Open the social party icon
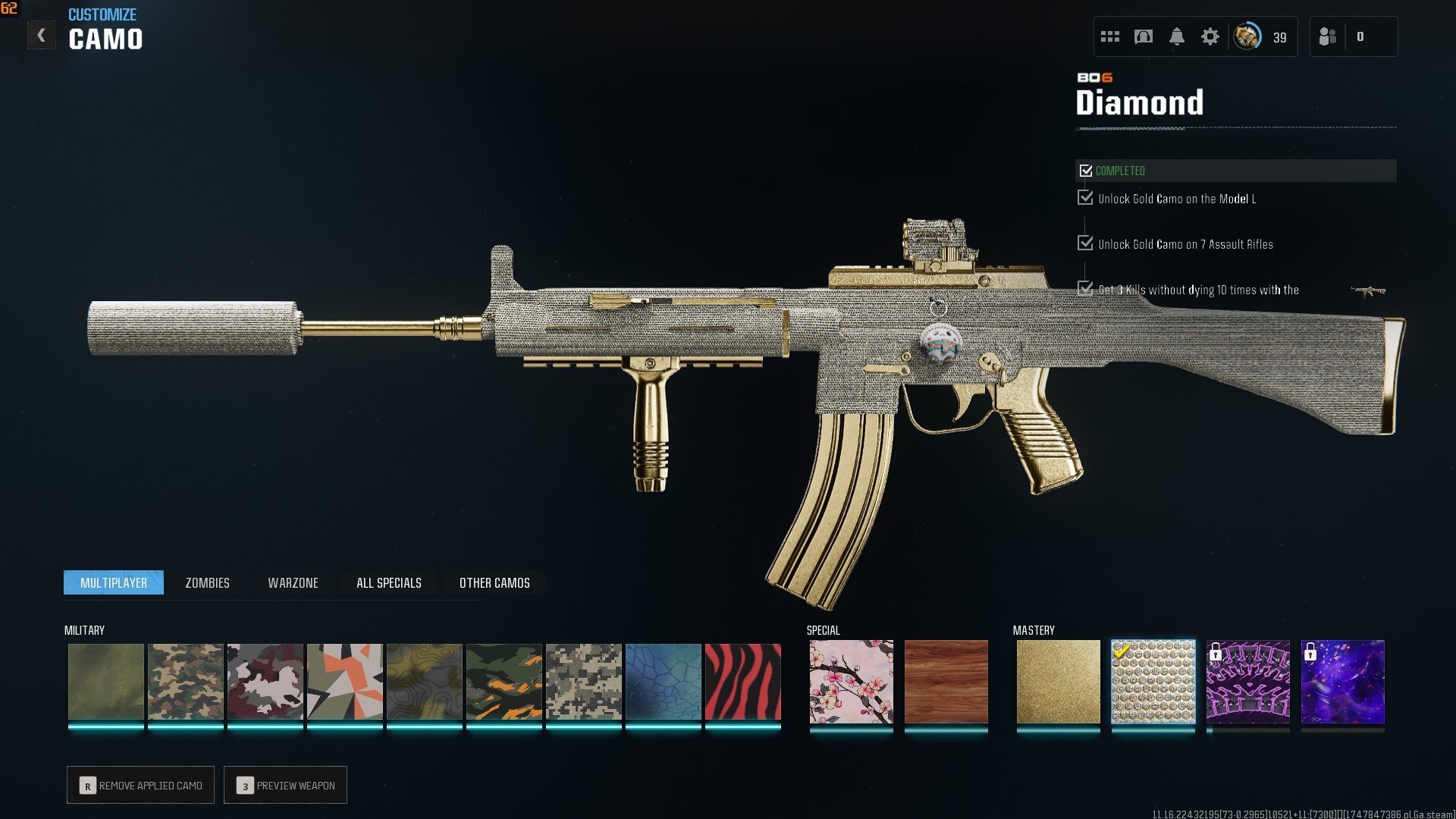This screenshot has height=819, width=1456. tap(1327, 36)
